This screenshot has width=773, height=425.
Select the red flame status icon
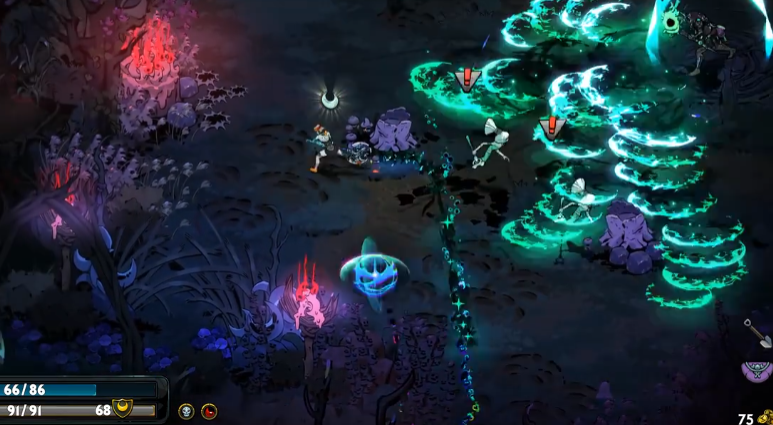[x=209, y=411]
